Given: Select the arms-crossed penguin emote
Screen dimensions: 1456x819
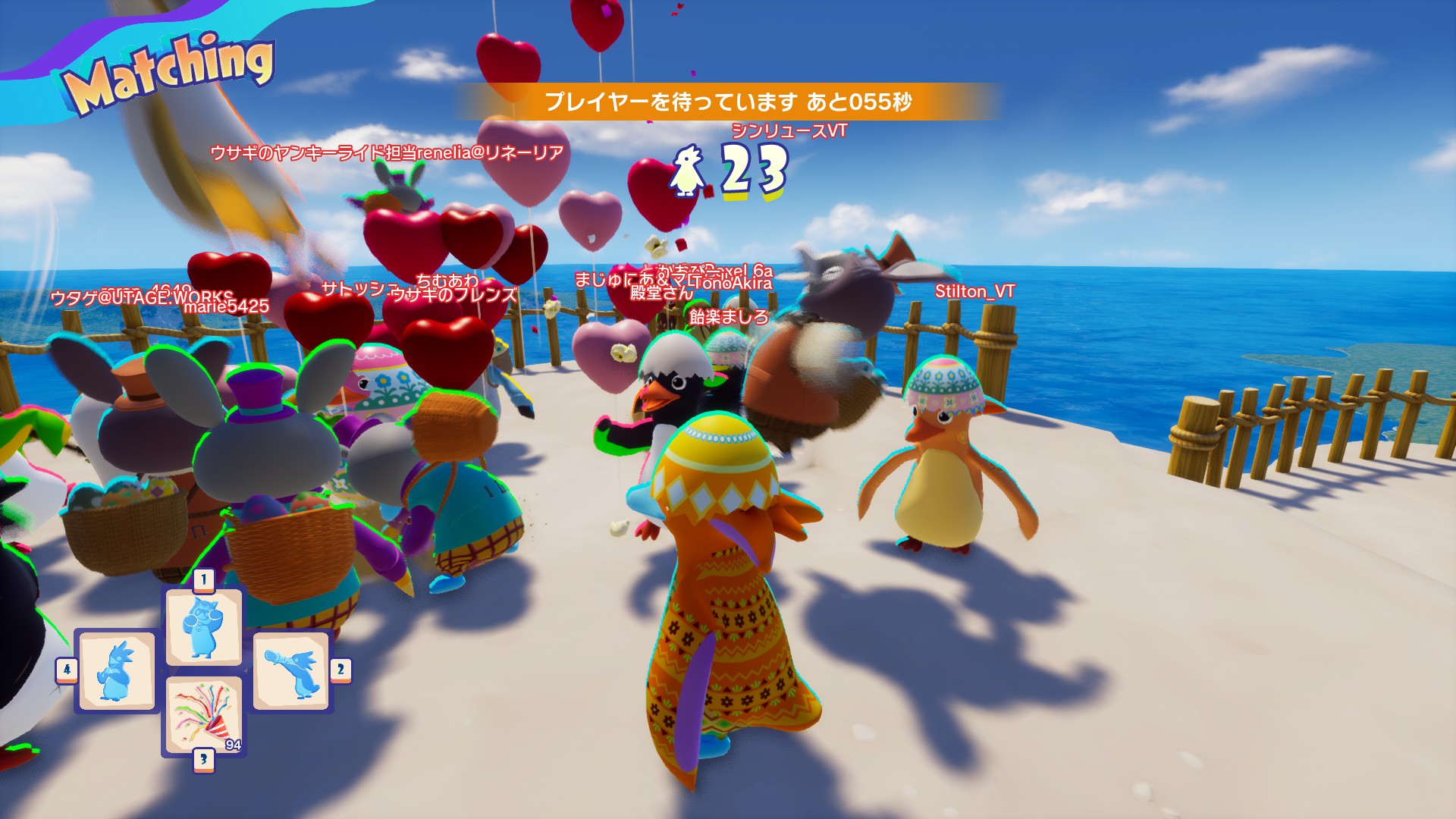Looking at the screenshot, I should [117, 671].
